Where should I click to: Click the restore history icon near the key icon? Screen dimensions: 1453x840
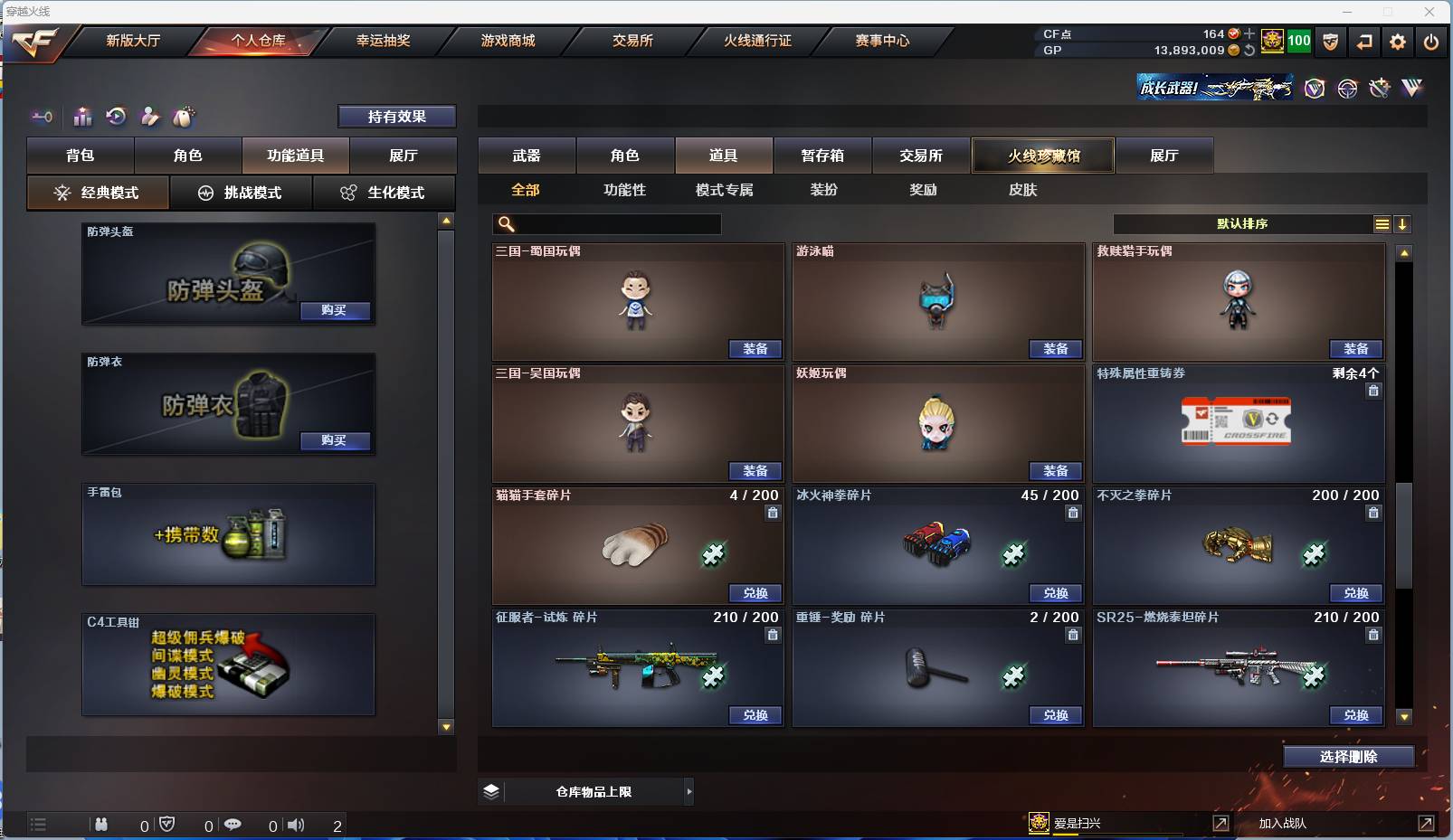116,117
